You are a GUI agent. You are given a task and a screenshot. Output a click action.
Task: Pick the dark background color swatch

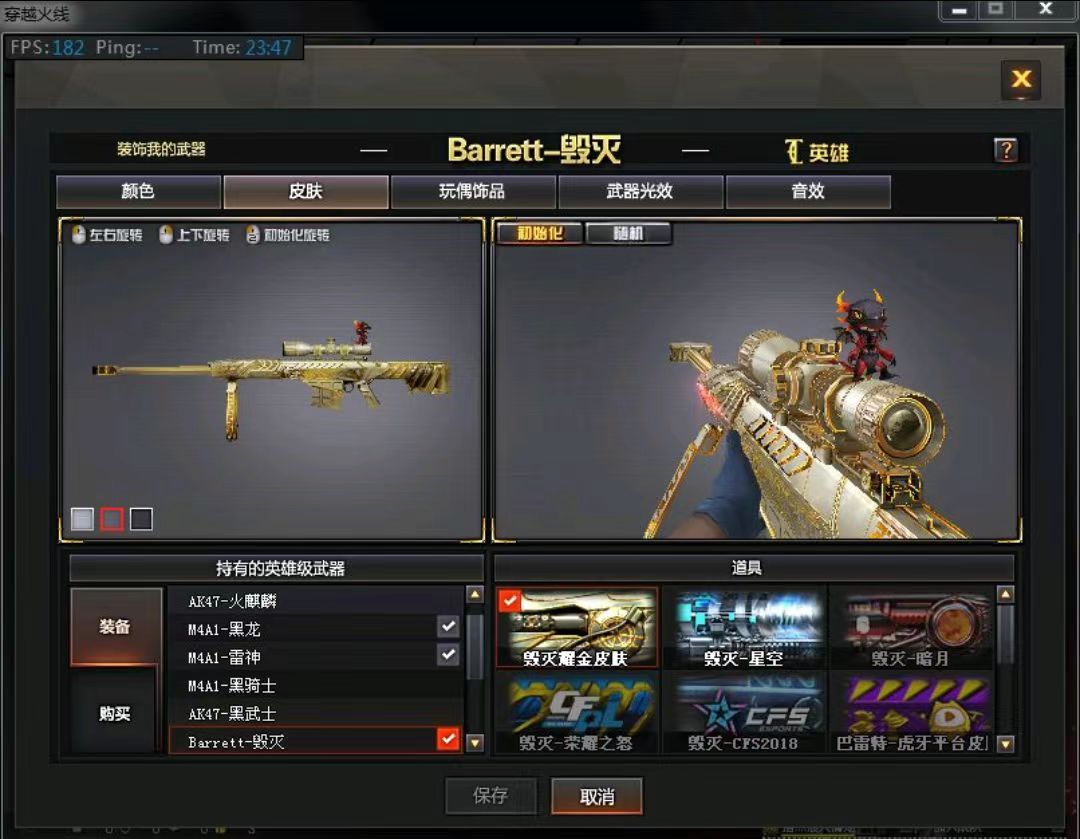coord(141,519)
